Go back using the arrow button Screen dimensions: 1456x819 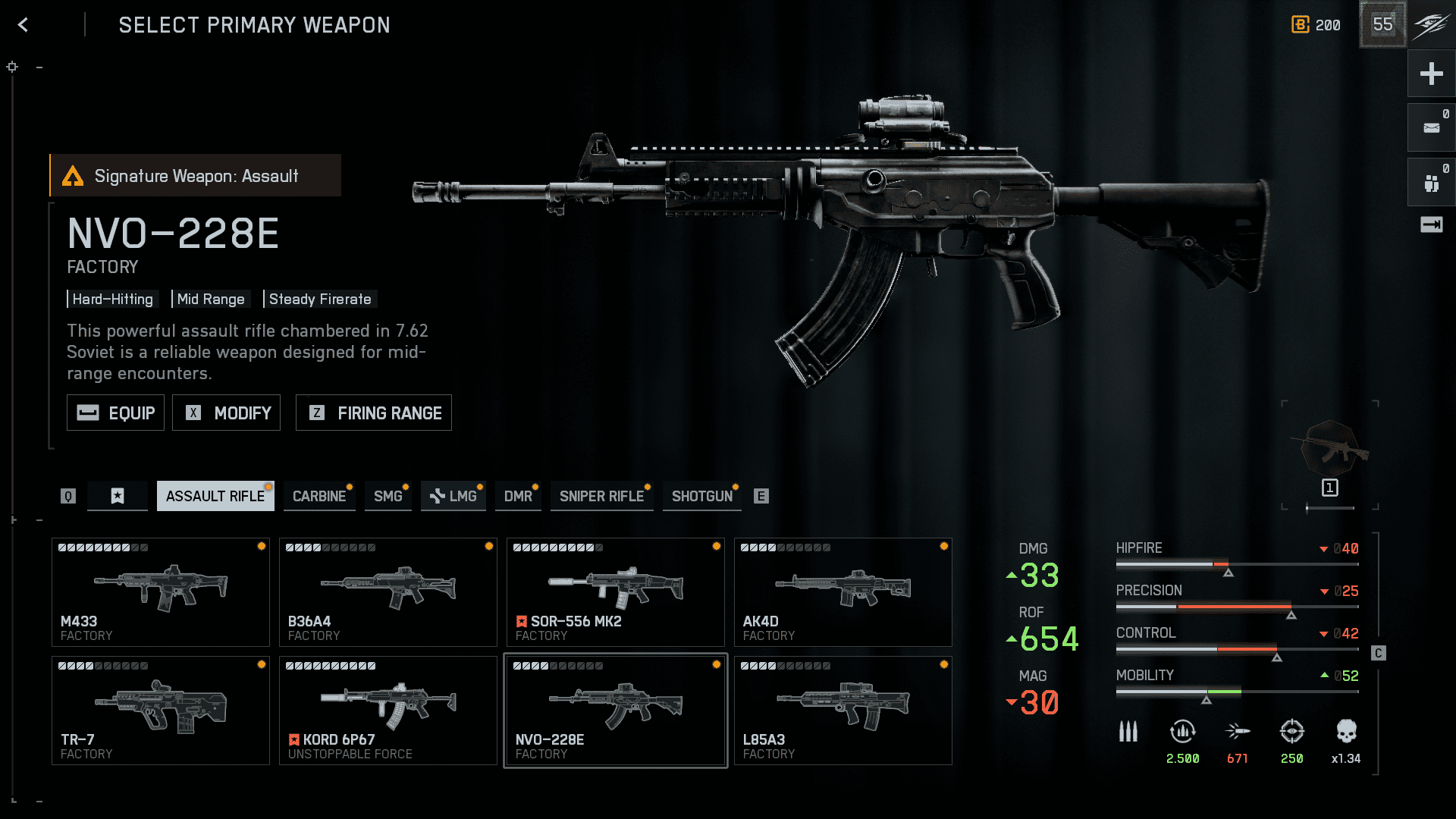coord(24,25)
